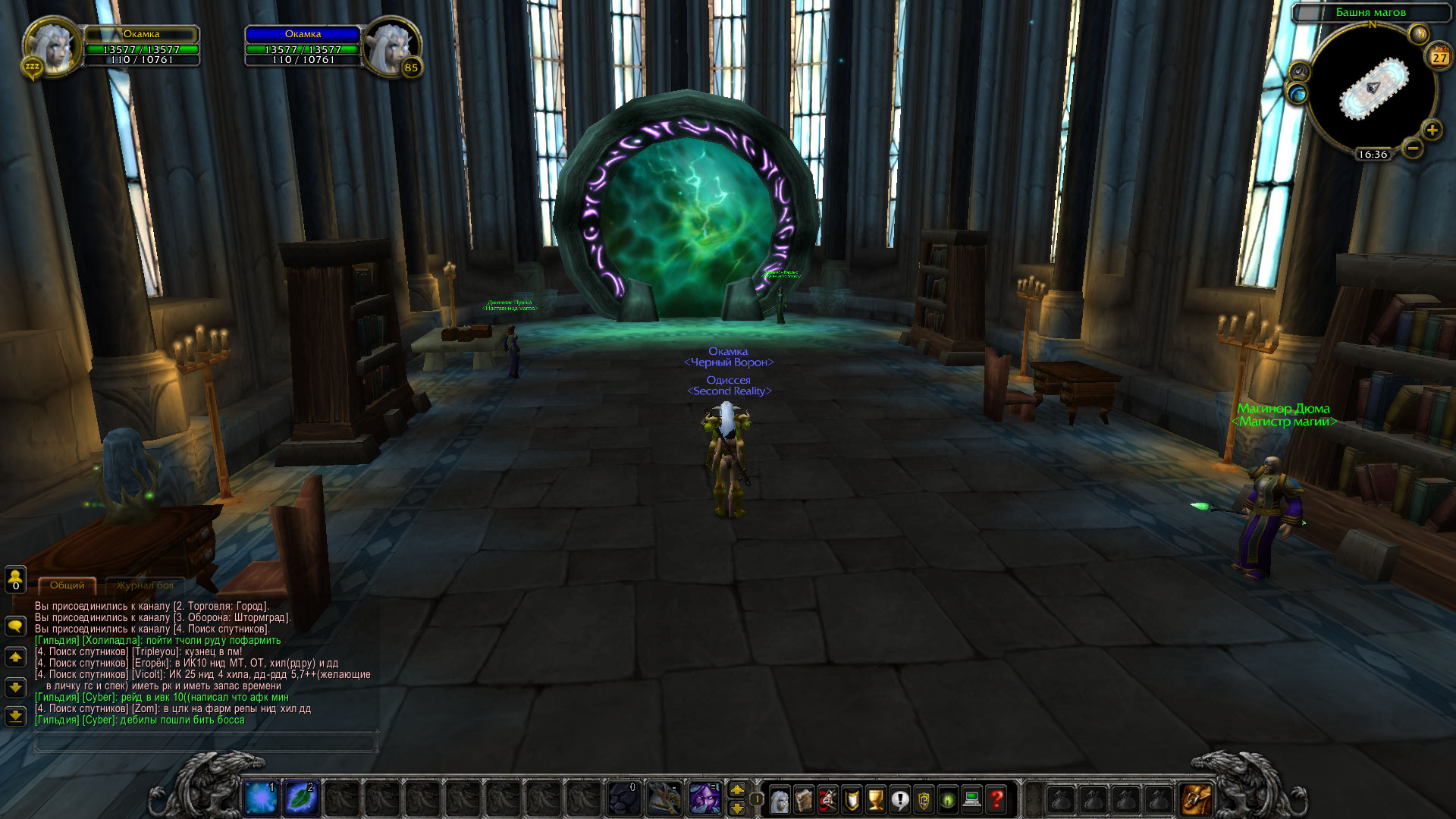
Task: Open the quest log exclamation button
Action: pos(899,799)
